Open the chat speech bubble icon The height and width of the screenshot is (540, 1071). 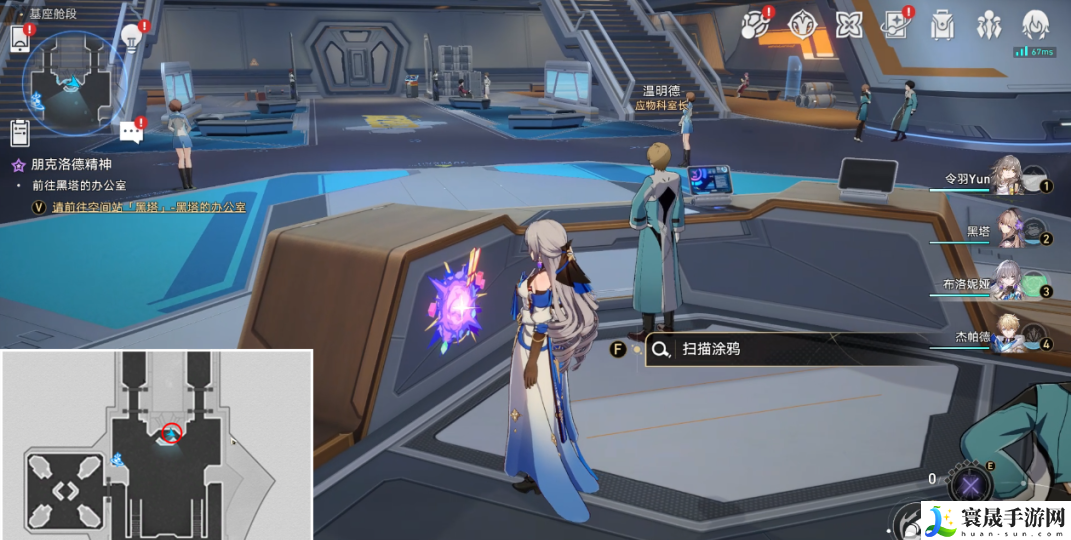(131, 131)
